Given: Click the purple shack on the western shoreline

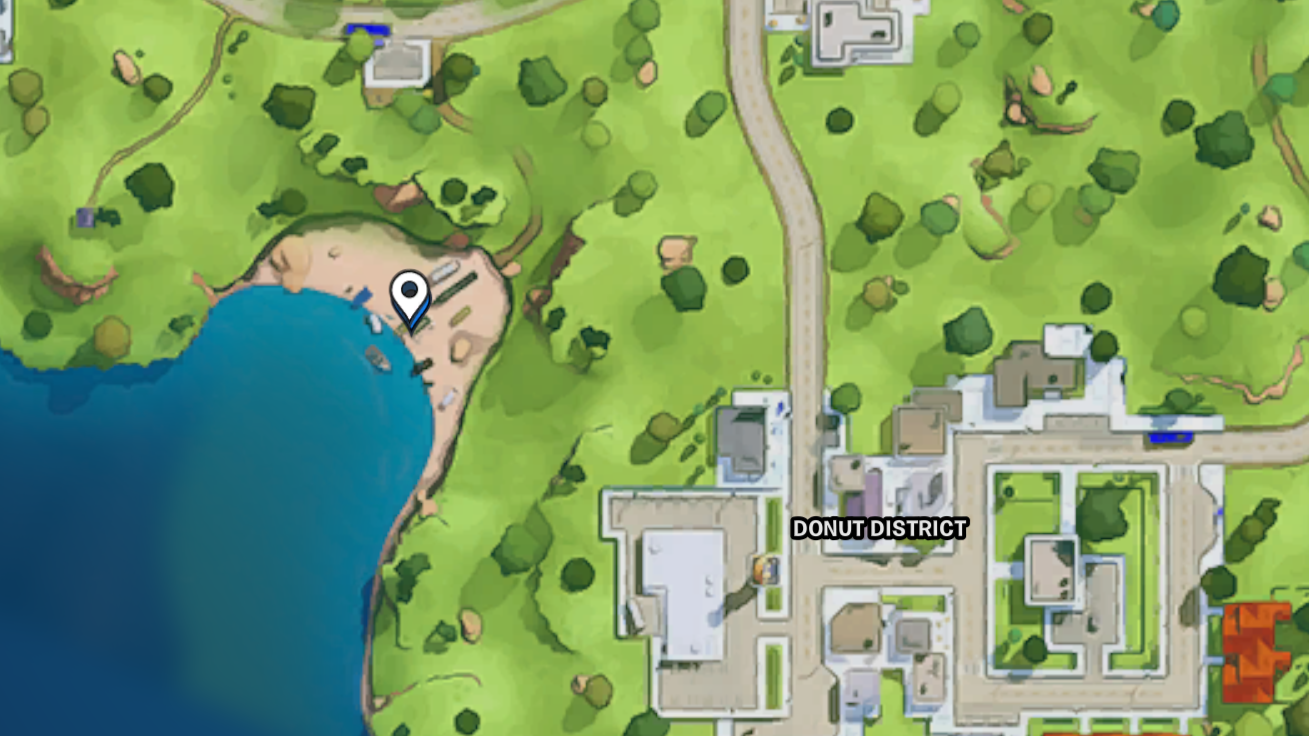Looking at the screenshot, I should 85,216.
